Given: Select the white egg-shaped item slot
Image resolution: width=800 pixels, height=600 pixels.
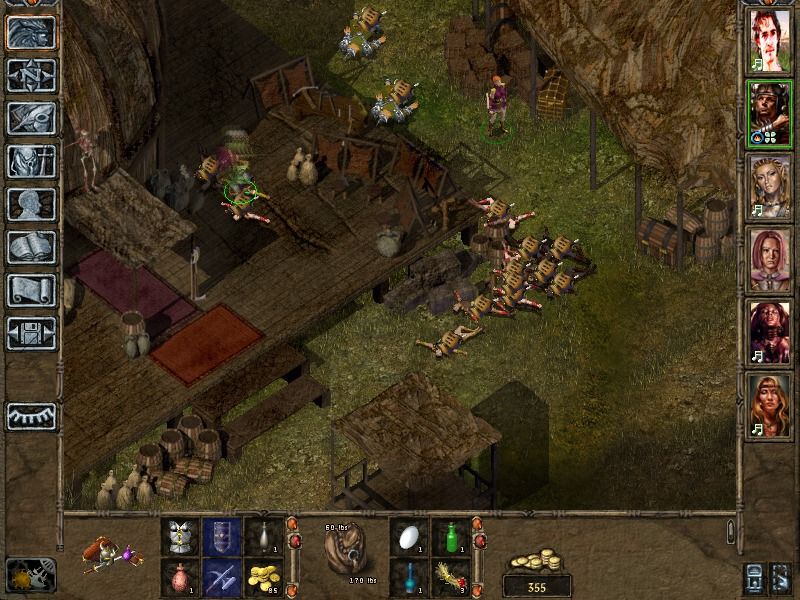Looking at the screenshot, I should (410, 536).
